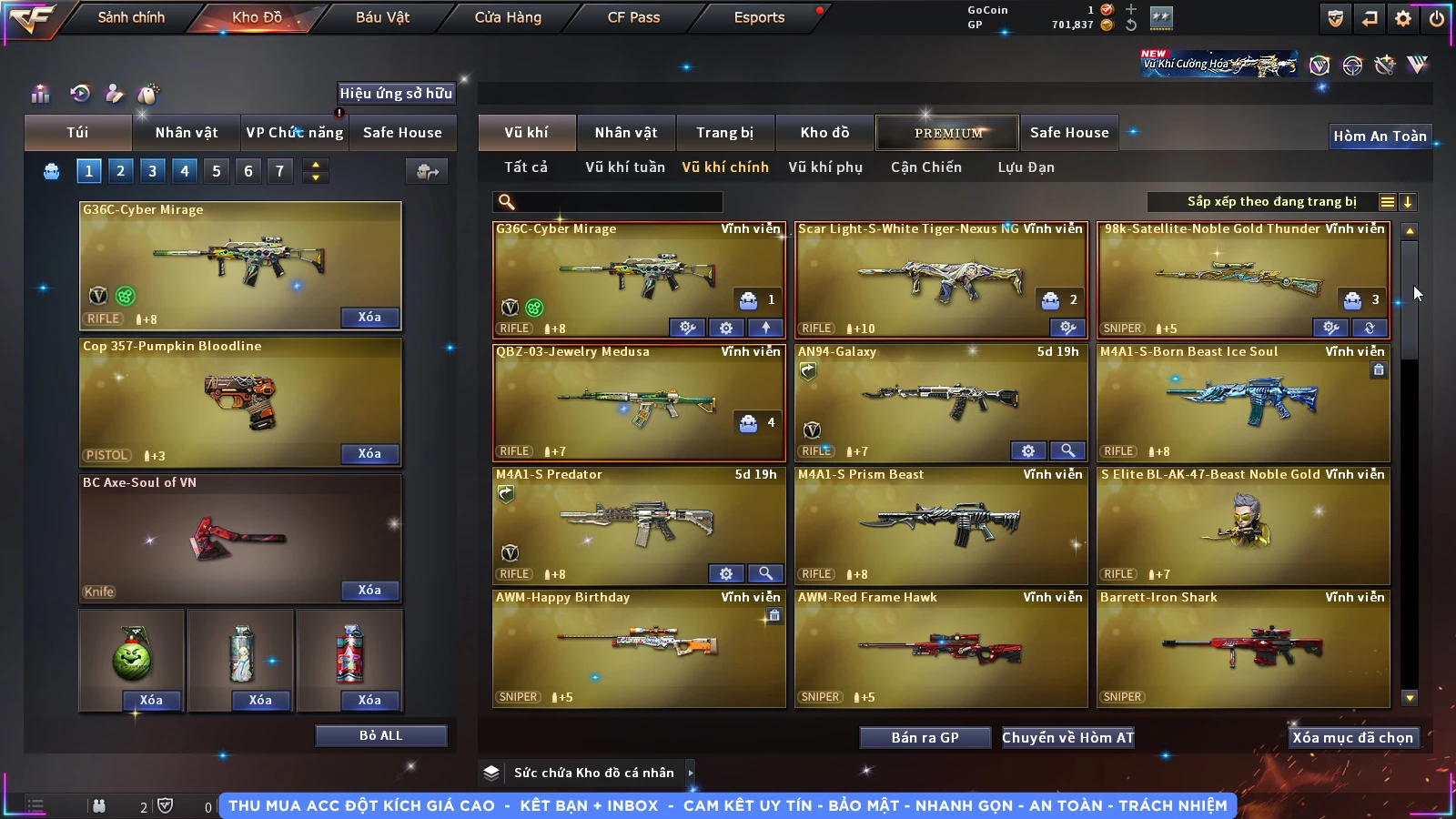
Task: Click Chuyển về Hòm AT button
Action: point(1067,737)
